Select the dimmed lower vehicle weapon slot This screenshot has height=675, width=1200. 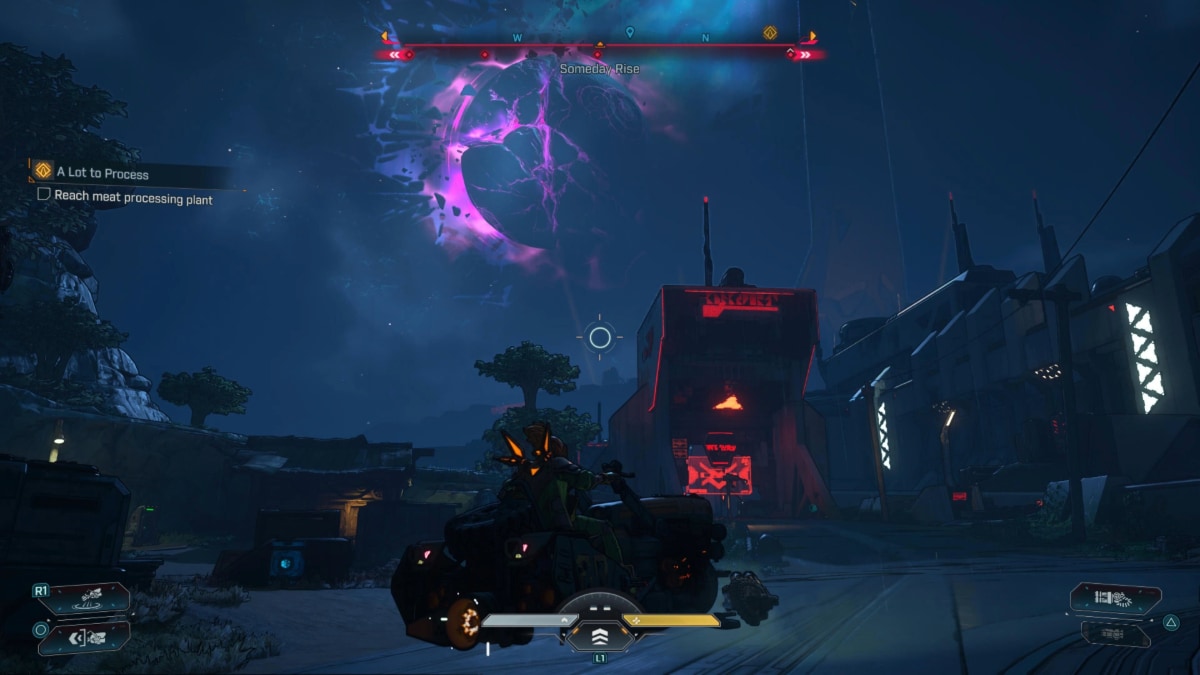[x=1115, y=633]
